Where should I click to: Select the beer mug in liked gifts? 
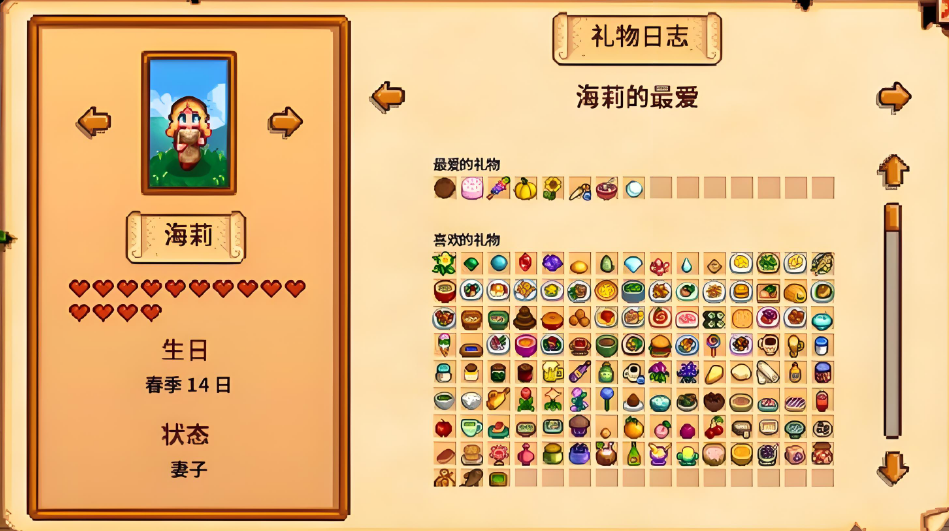pos(553,373)
